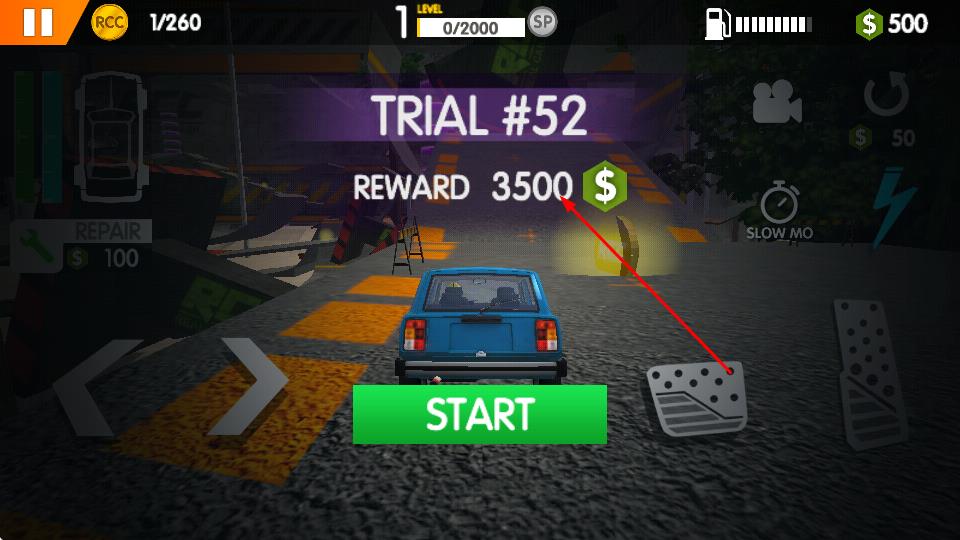Tap the fuel pump icon
The height and width of the screenshot is (540, 960).
coord(716,23)
